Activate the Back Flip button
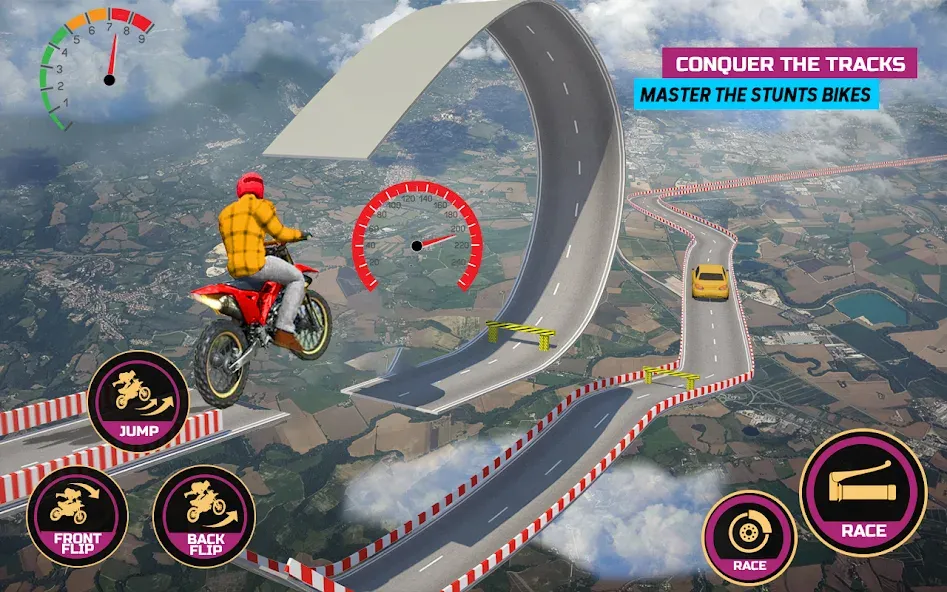Image resolution: width=947 pixels, height=592 pixels. pyautogui.click(x=203, y=516)
